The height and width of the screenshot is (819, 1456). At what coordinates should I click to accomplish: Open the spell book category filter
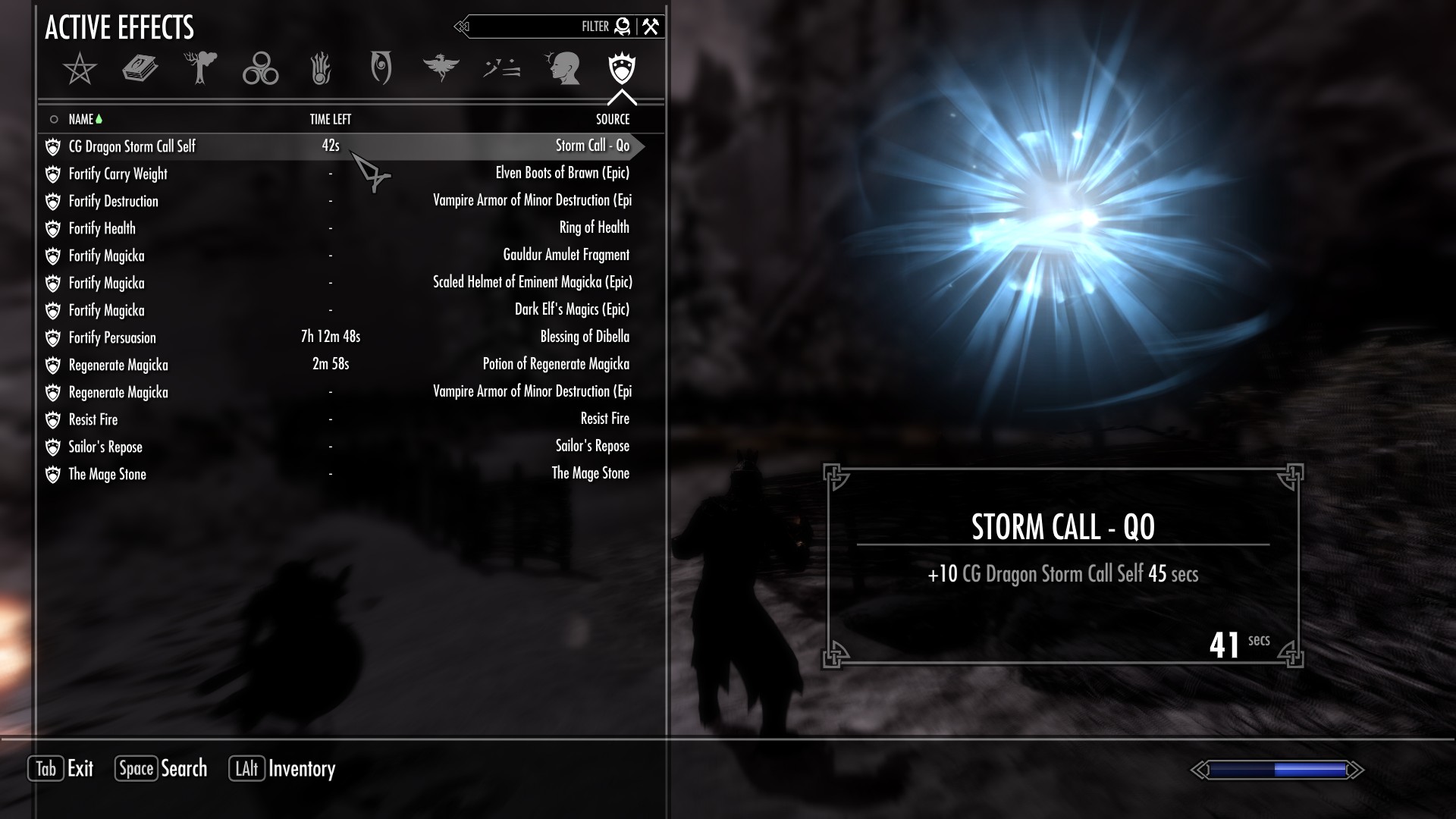(x=140, y=69)
